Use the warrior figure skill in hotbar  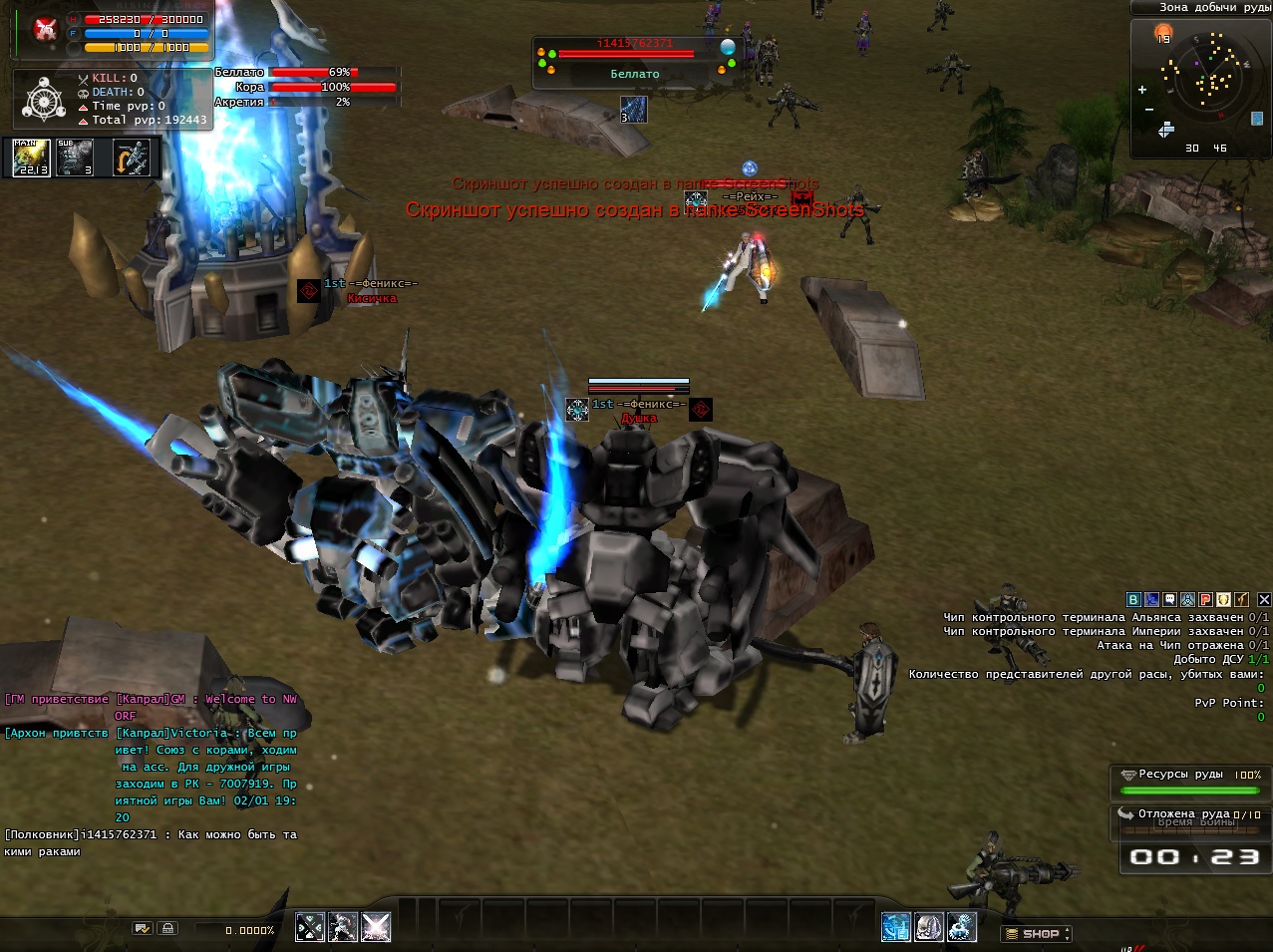click(343, 927)
